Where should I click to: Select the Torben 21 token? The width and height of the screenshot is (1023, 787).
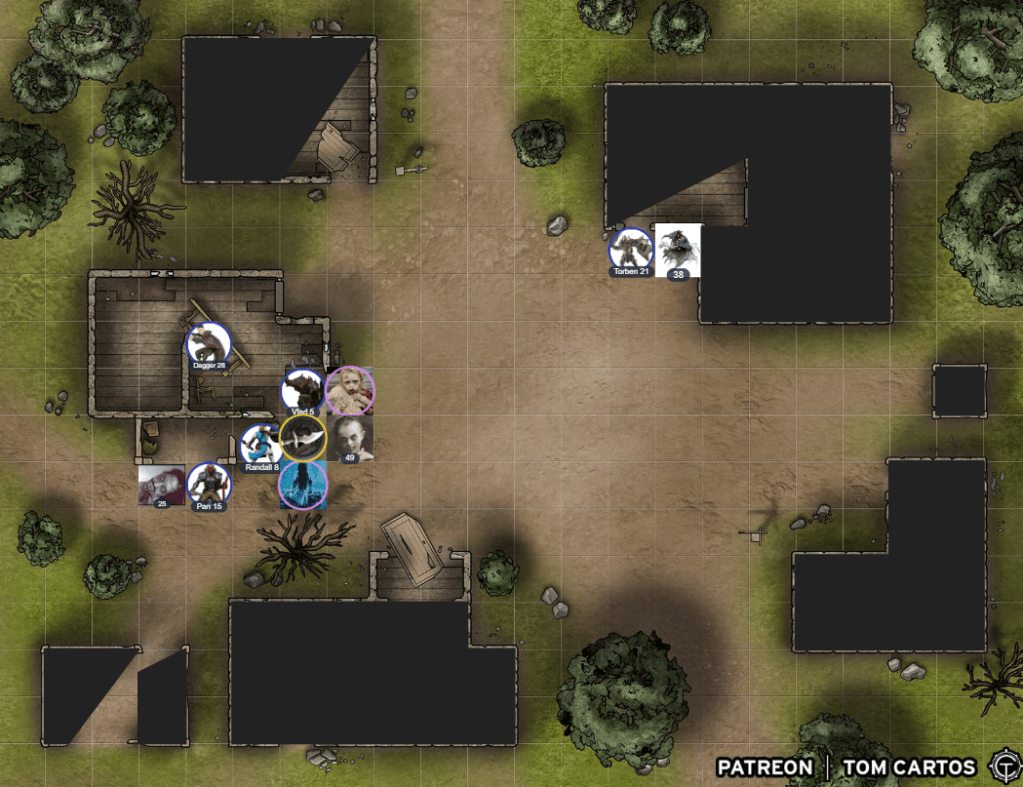click(631, 250)
